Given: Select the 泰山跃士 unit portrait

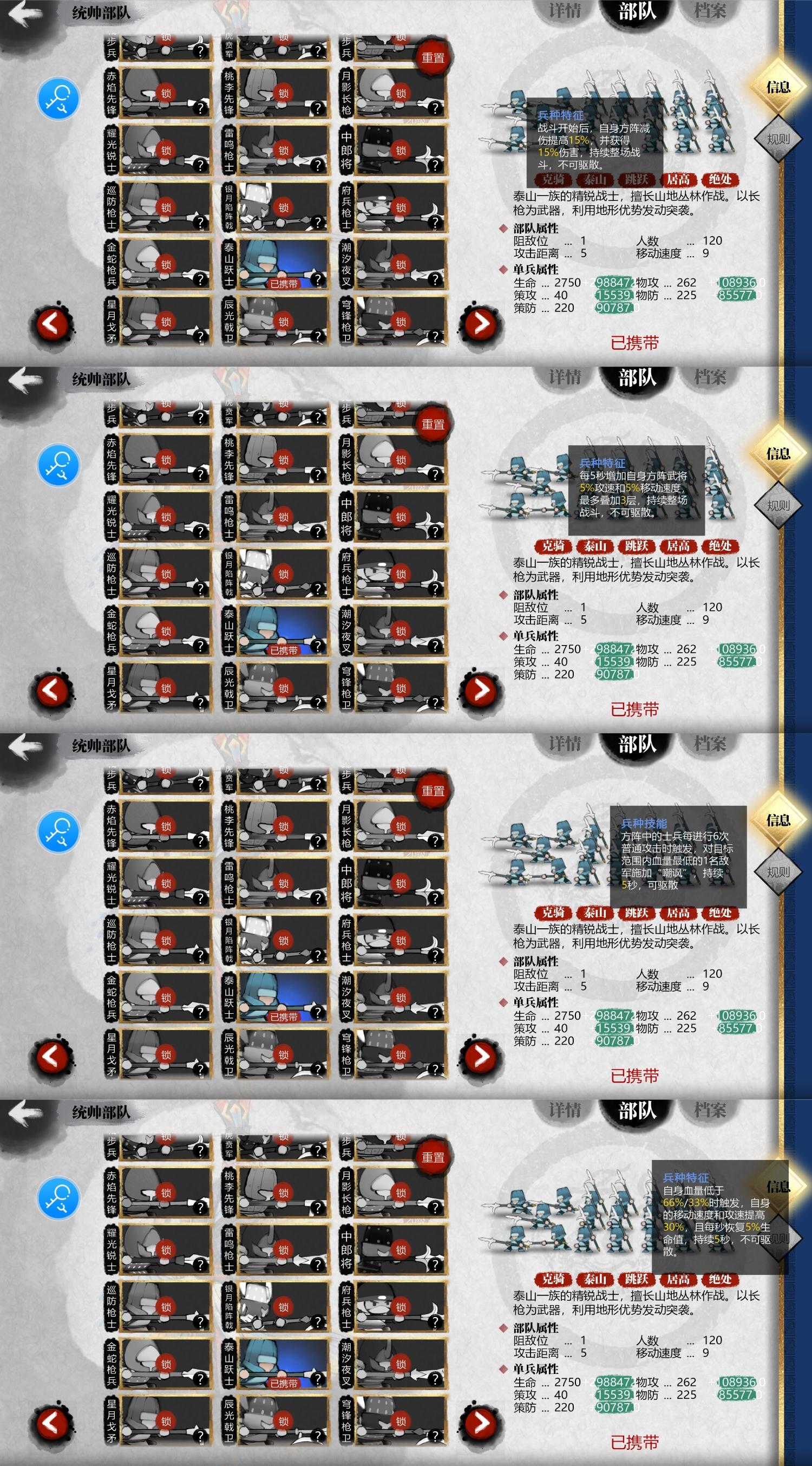Looking at the screenshot, I should click(x=279, y=262).
